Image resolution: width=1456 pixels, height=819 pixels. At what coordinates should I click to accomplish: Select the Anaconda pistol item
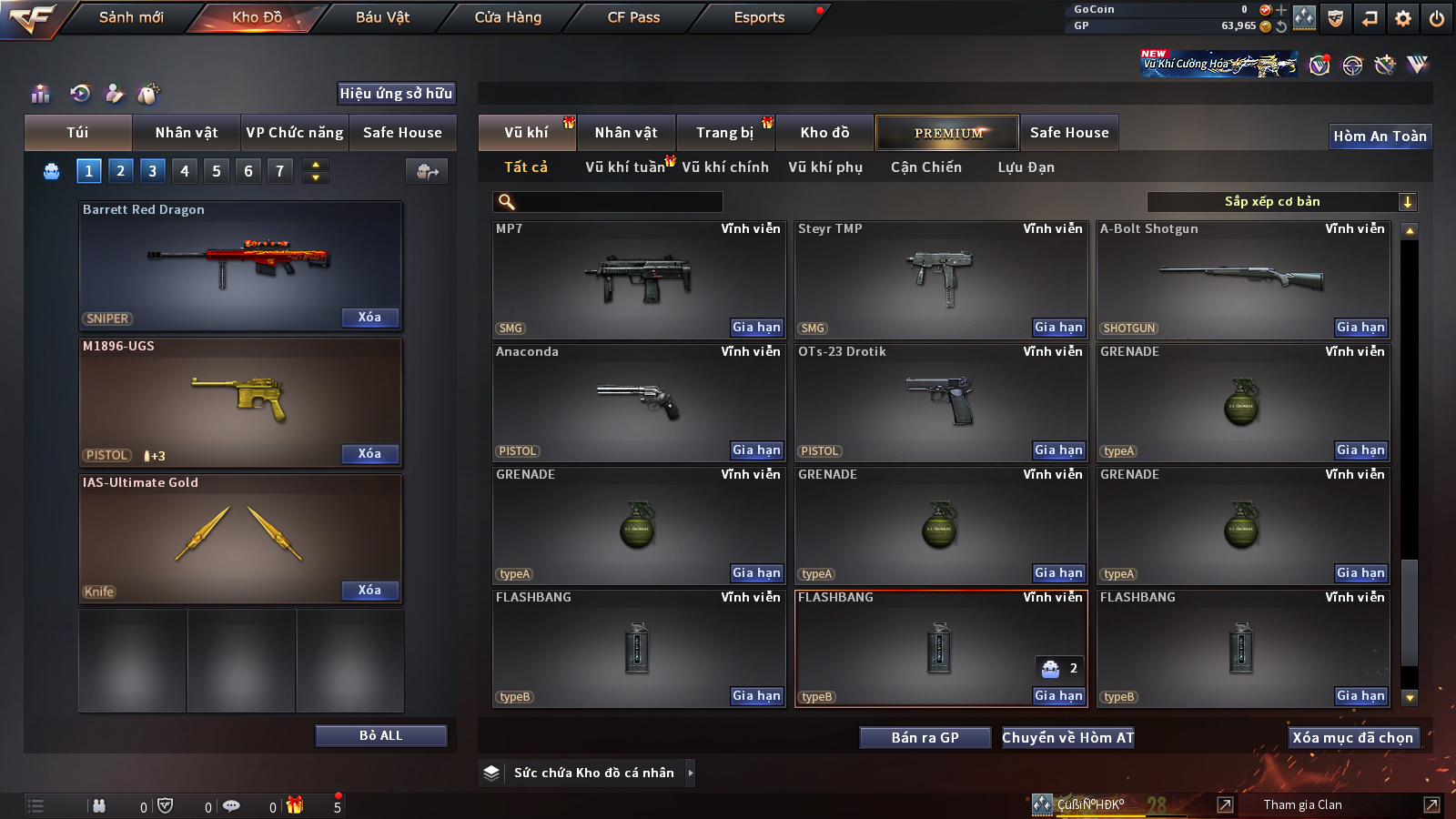point(637,400)
